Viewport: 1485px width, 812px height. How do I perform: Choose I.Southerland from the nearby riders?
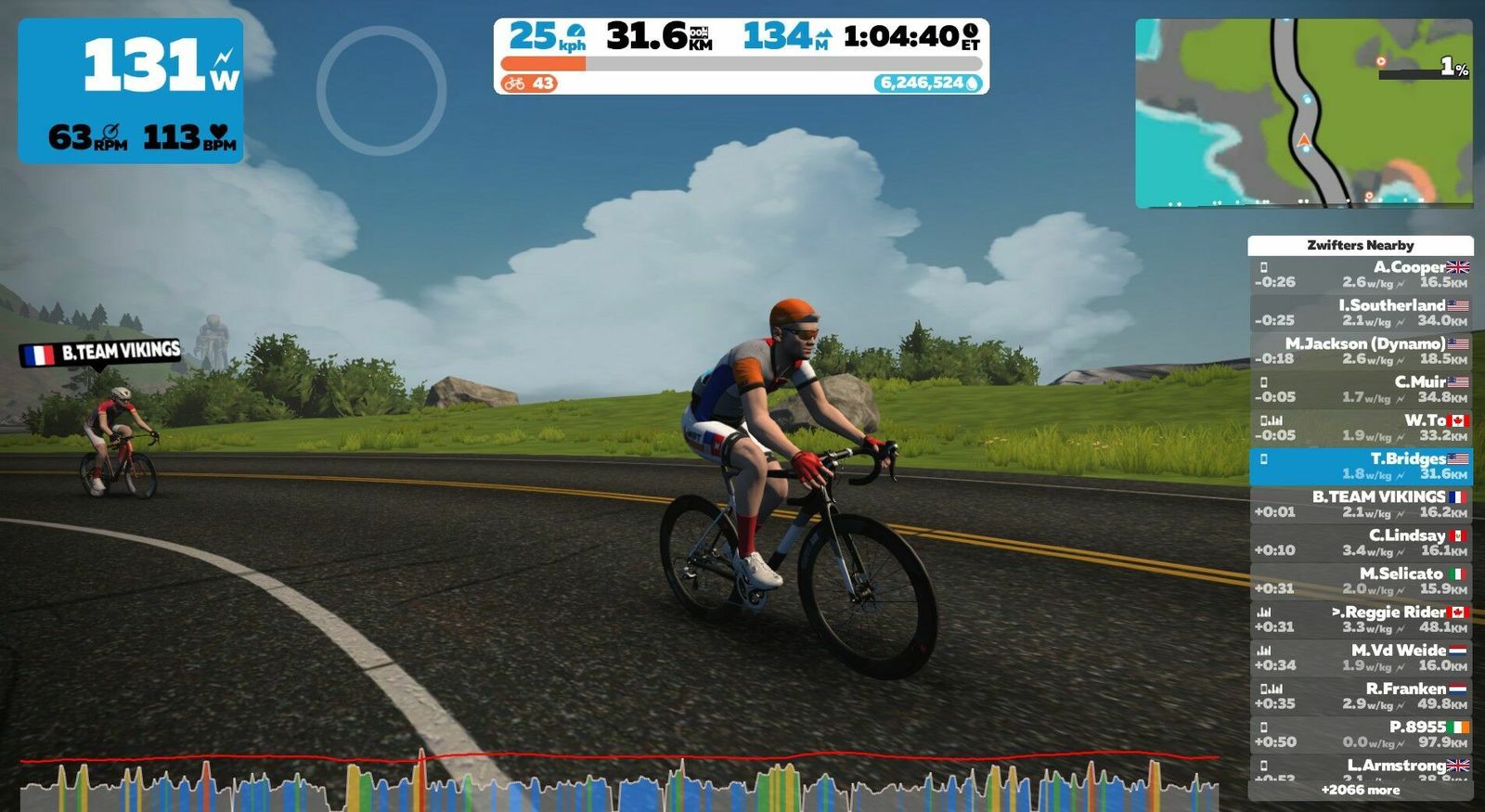(1361, 313)
